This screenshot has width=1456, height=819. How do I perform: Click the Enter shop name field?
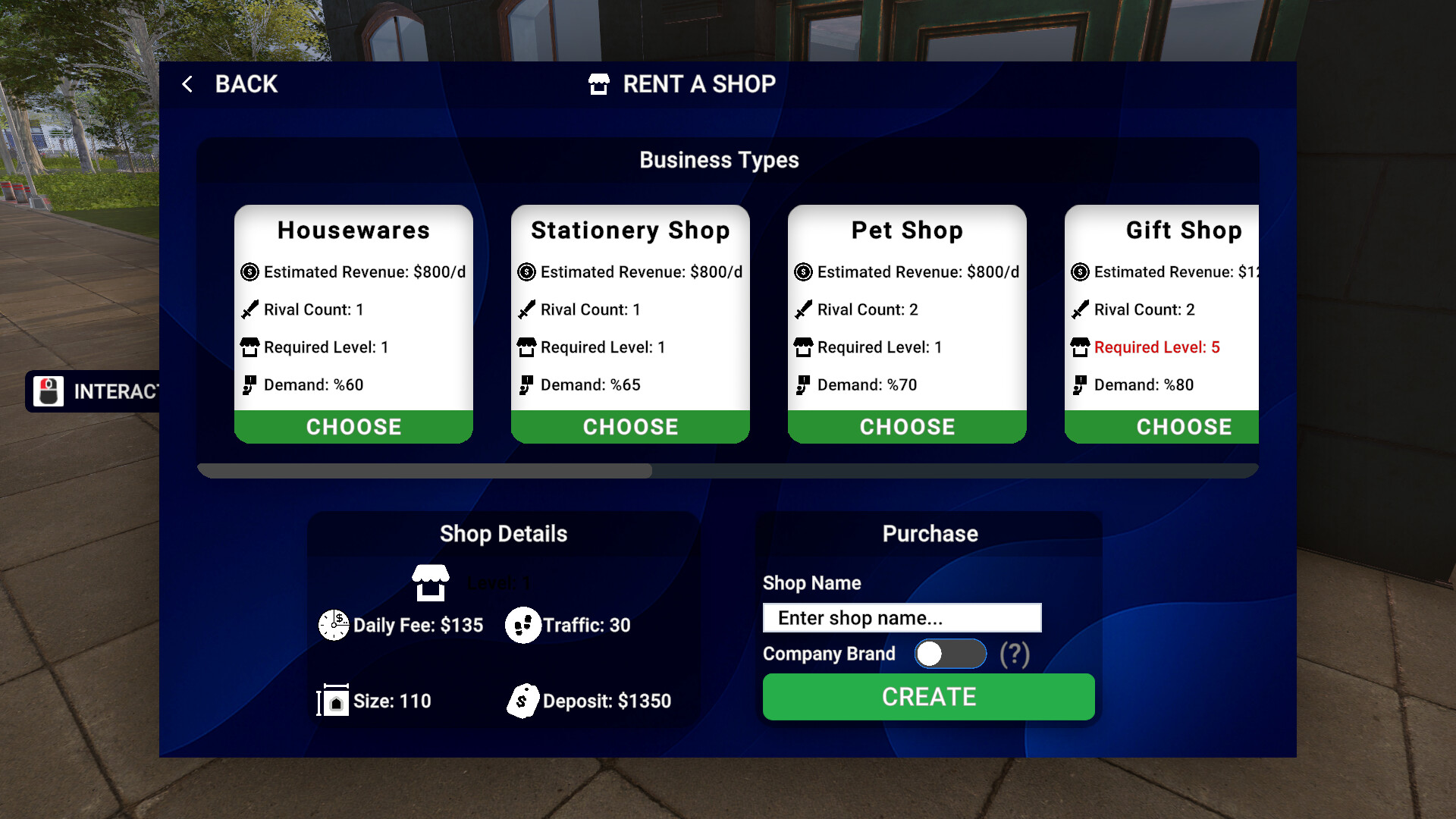coord(902,617)
